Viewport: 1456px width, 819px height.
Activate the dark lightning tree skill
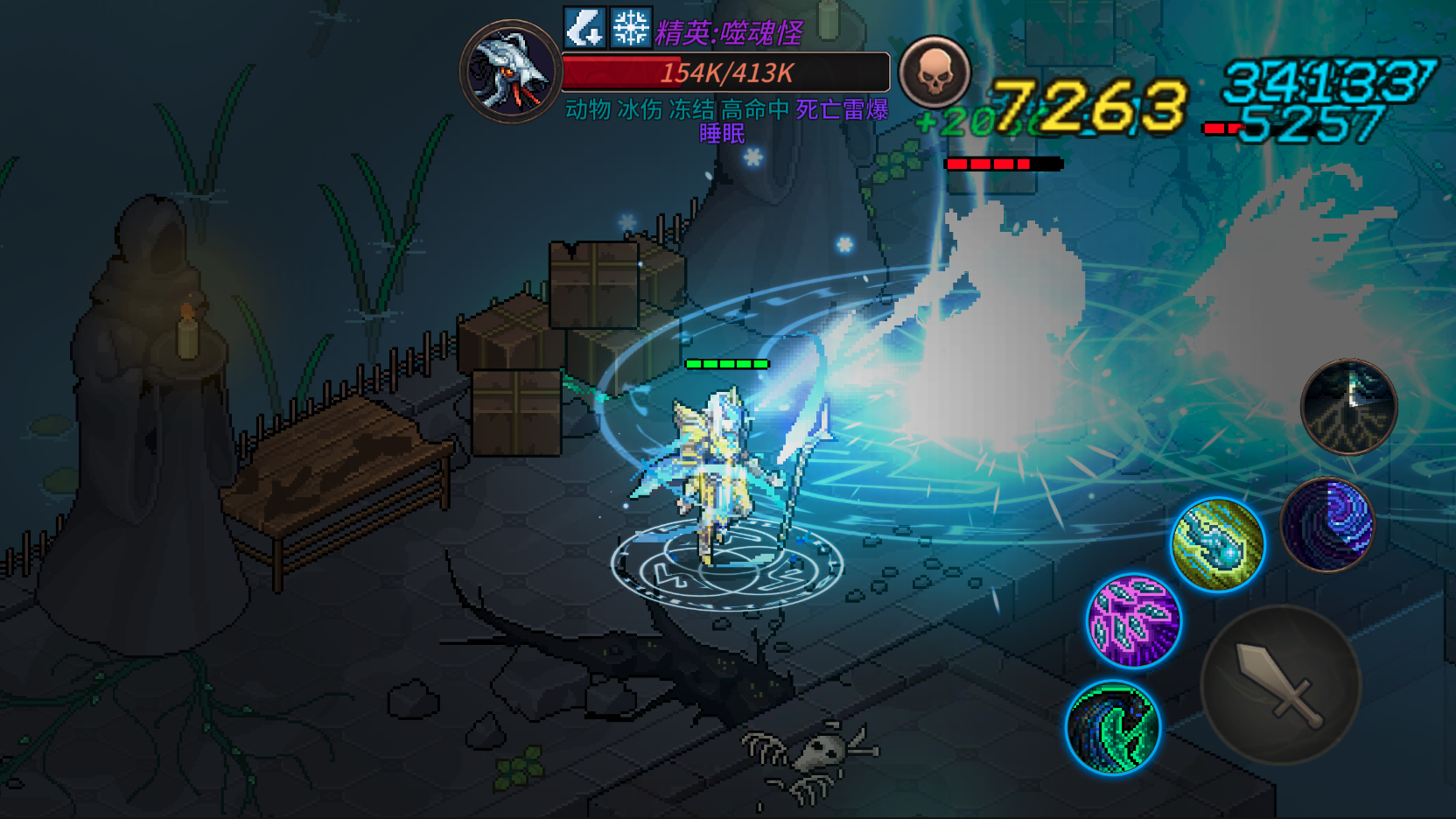pos(1348,407)
